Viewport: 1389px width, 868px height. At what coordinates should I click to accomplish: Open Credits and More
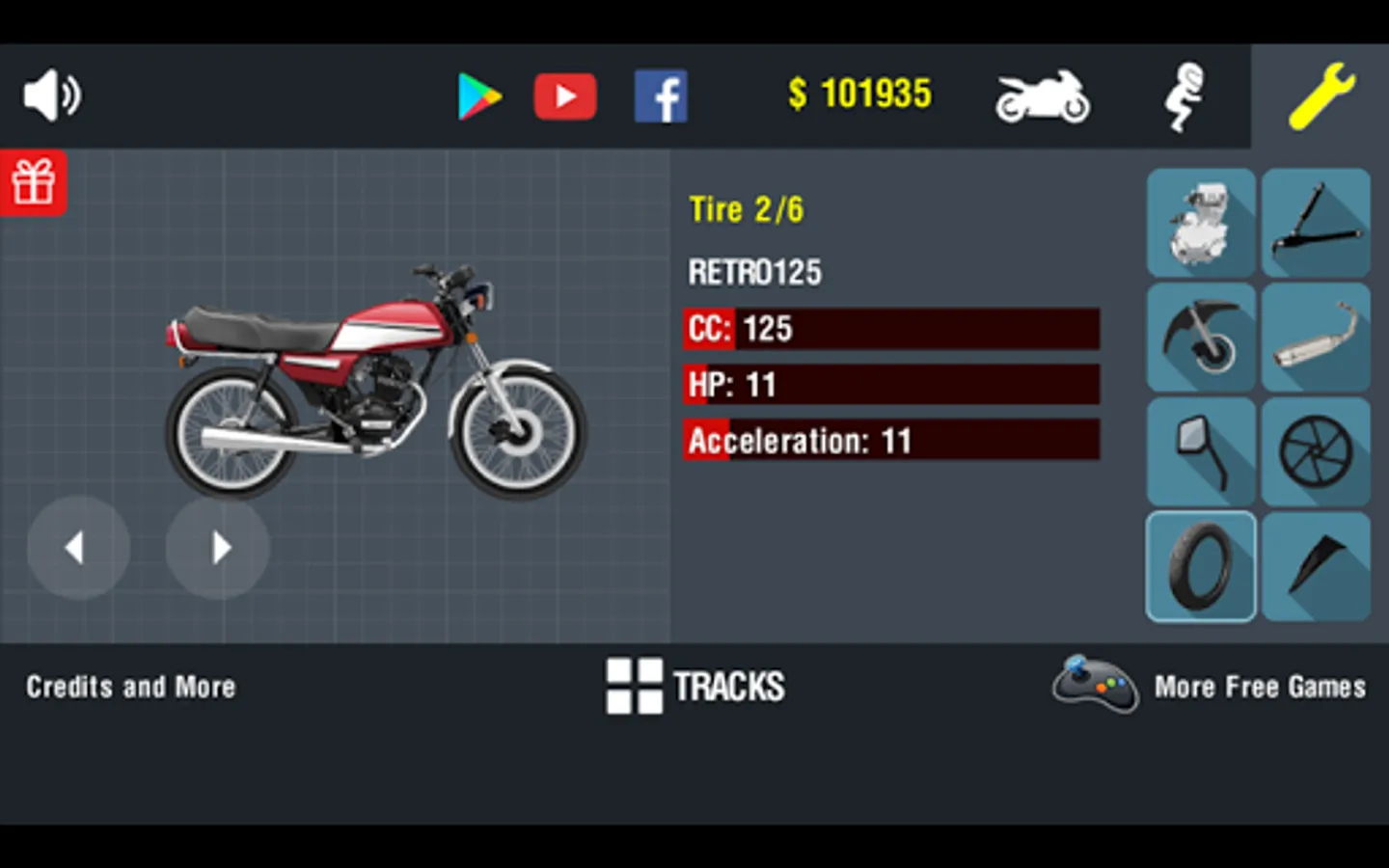pos(130,687)
